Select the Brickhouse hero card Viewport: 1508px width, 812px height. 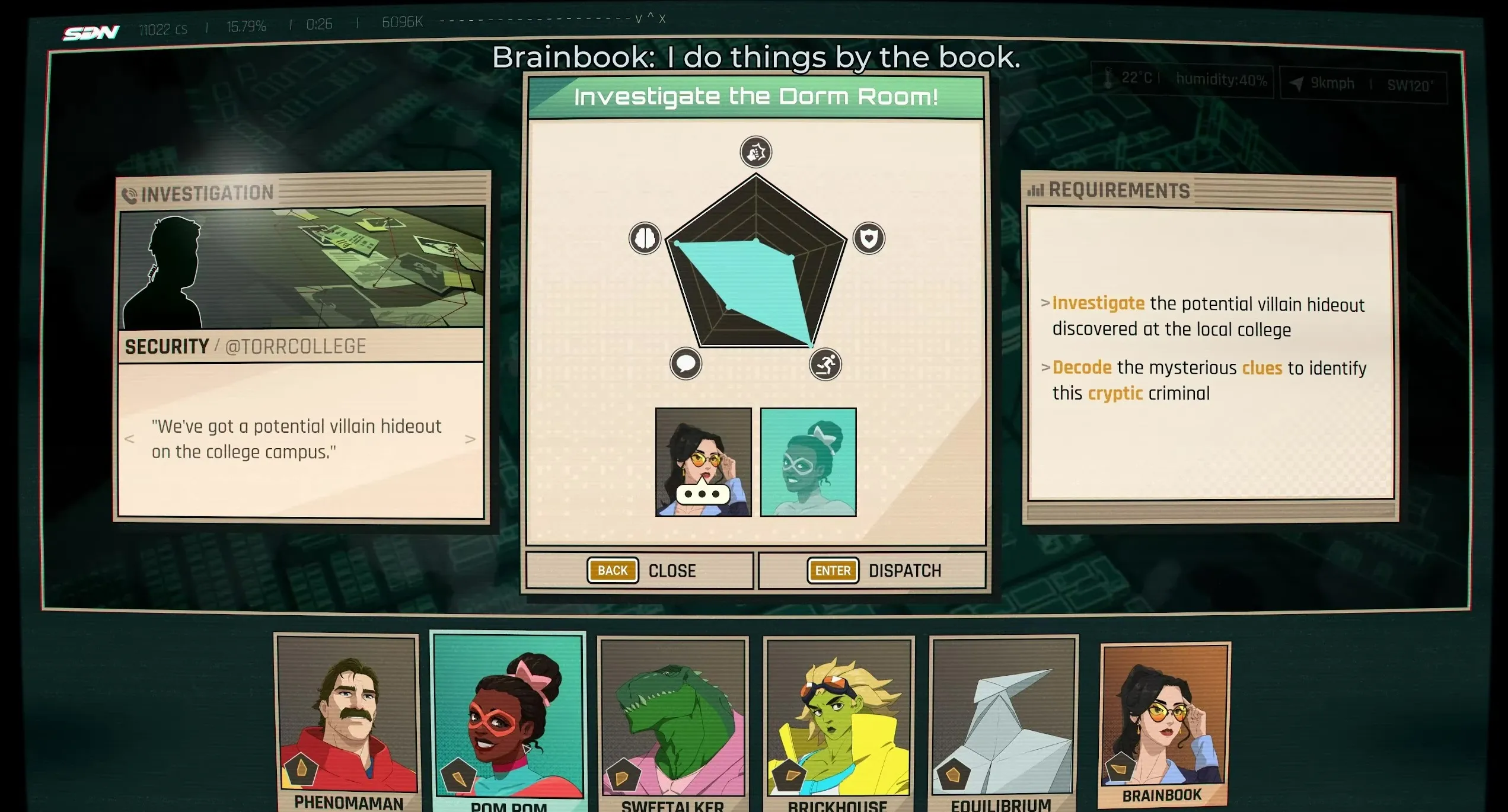coord(839,720)
